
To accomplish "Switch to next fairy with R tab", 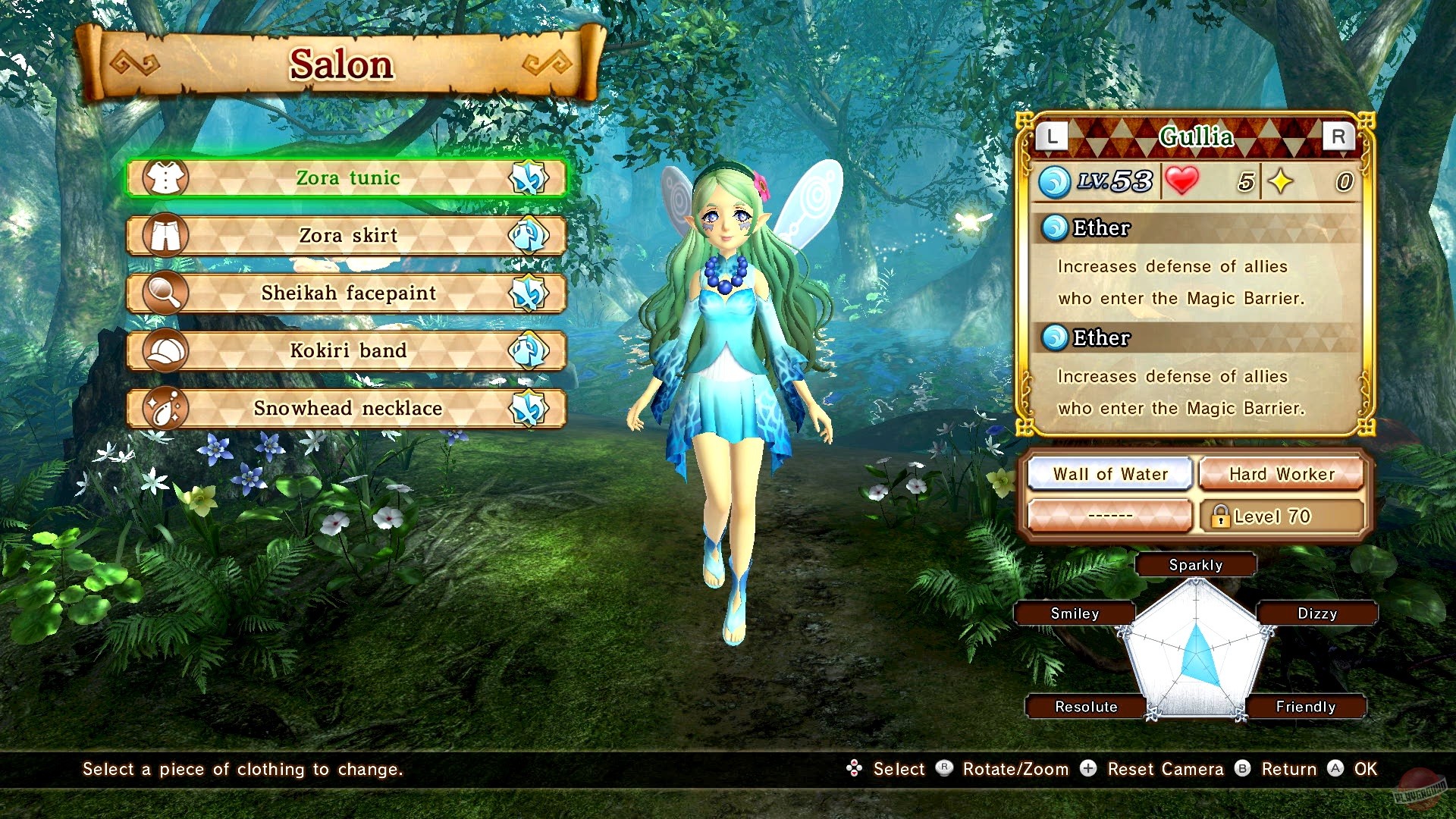I will tap(1338, 137).
